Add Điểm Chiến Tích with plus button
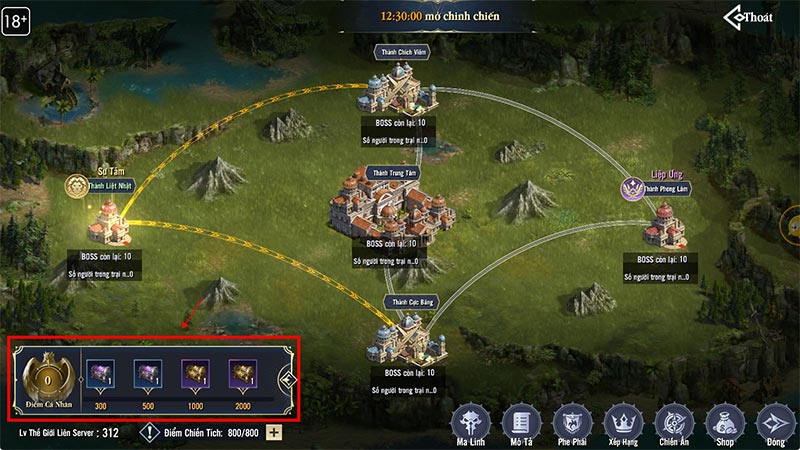Screen dimensions: 800x450 point(274,432)
